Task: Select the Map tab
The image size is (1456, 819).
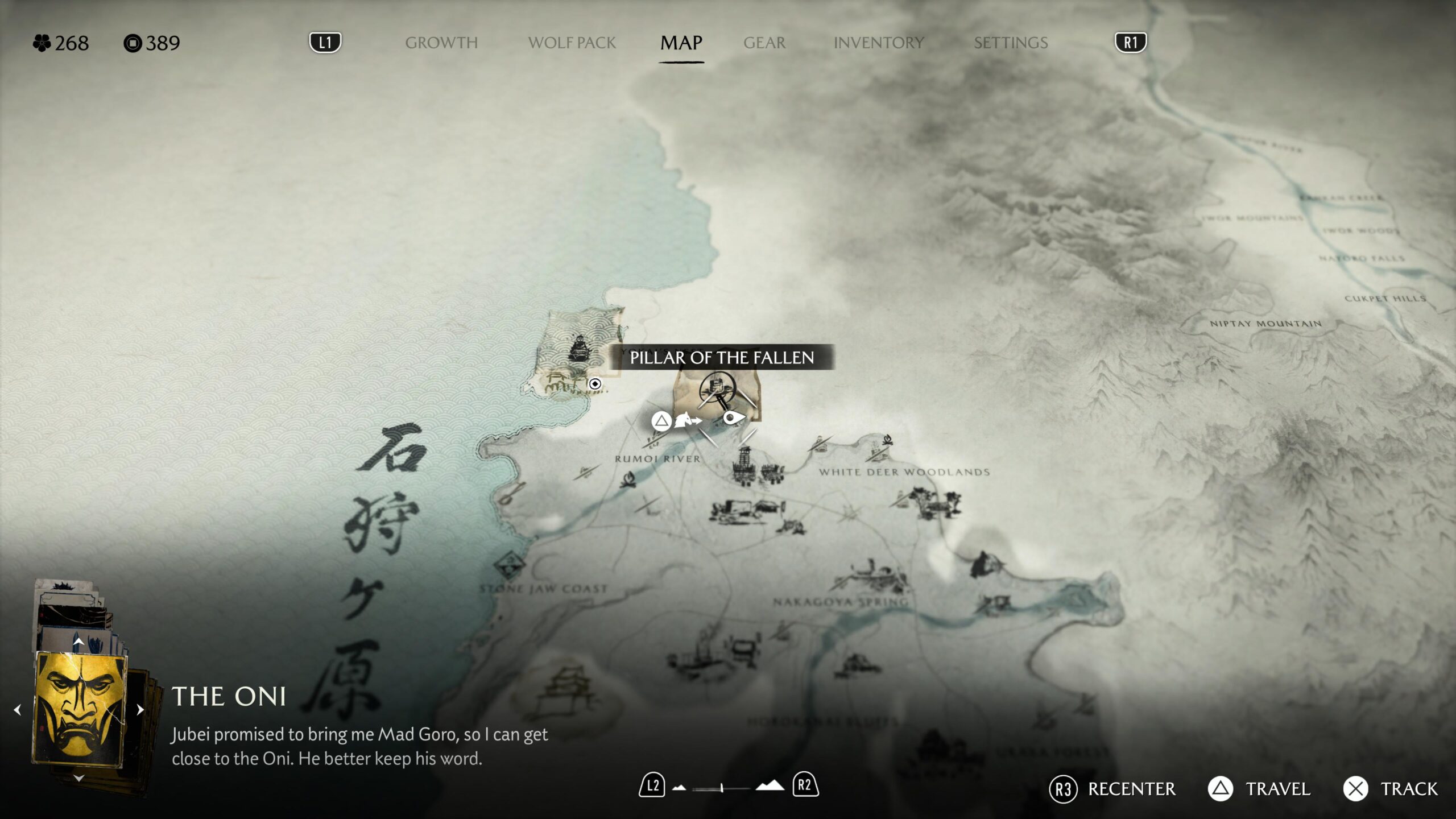Action: (681, 43)
